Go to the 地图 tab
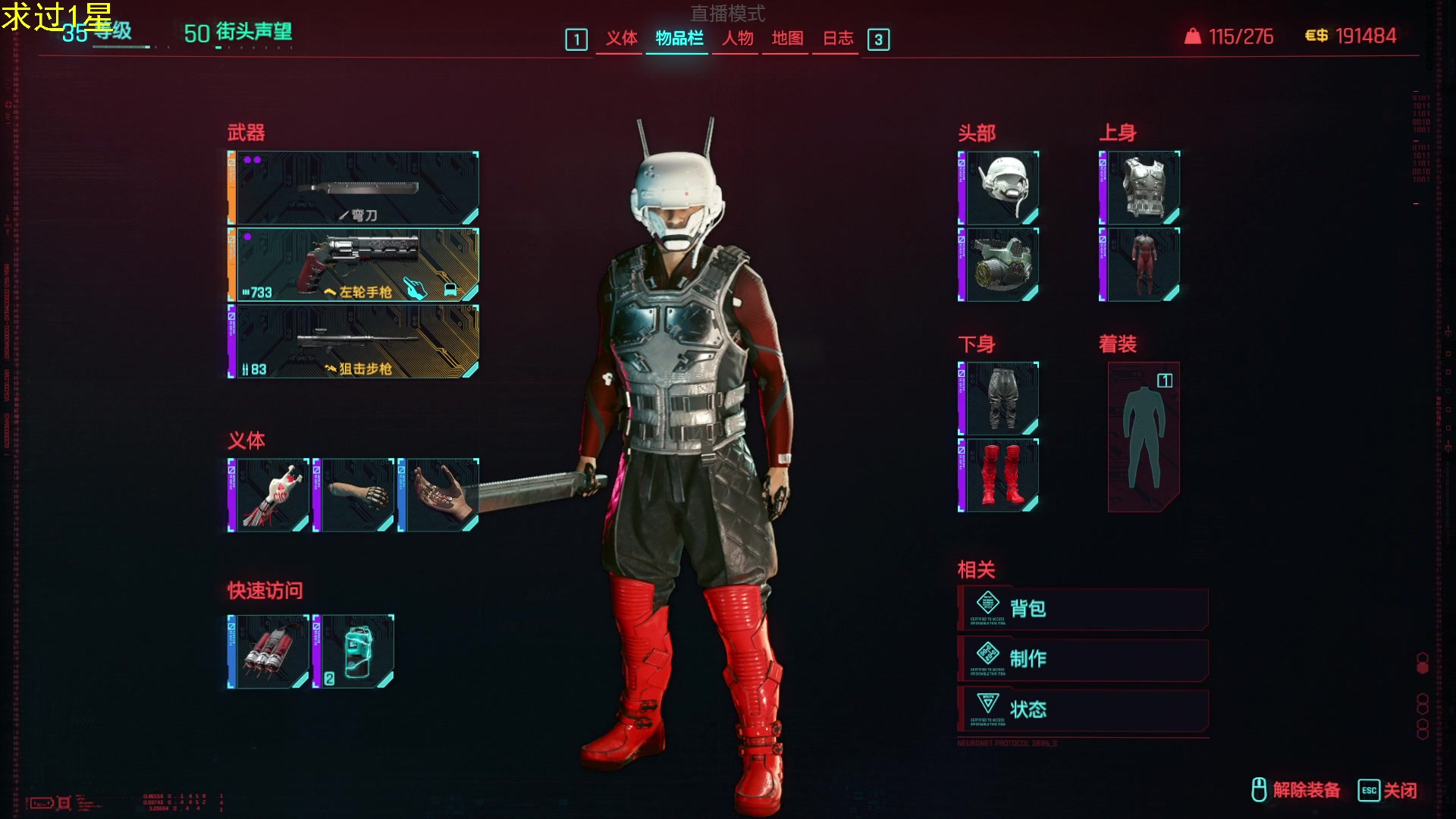The width and height of the screenshot is (1456, 819). click(x=787, y=39)
